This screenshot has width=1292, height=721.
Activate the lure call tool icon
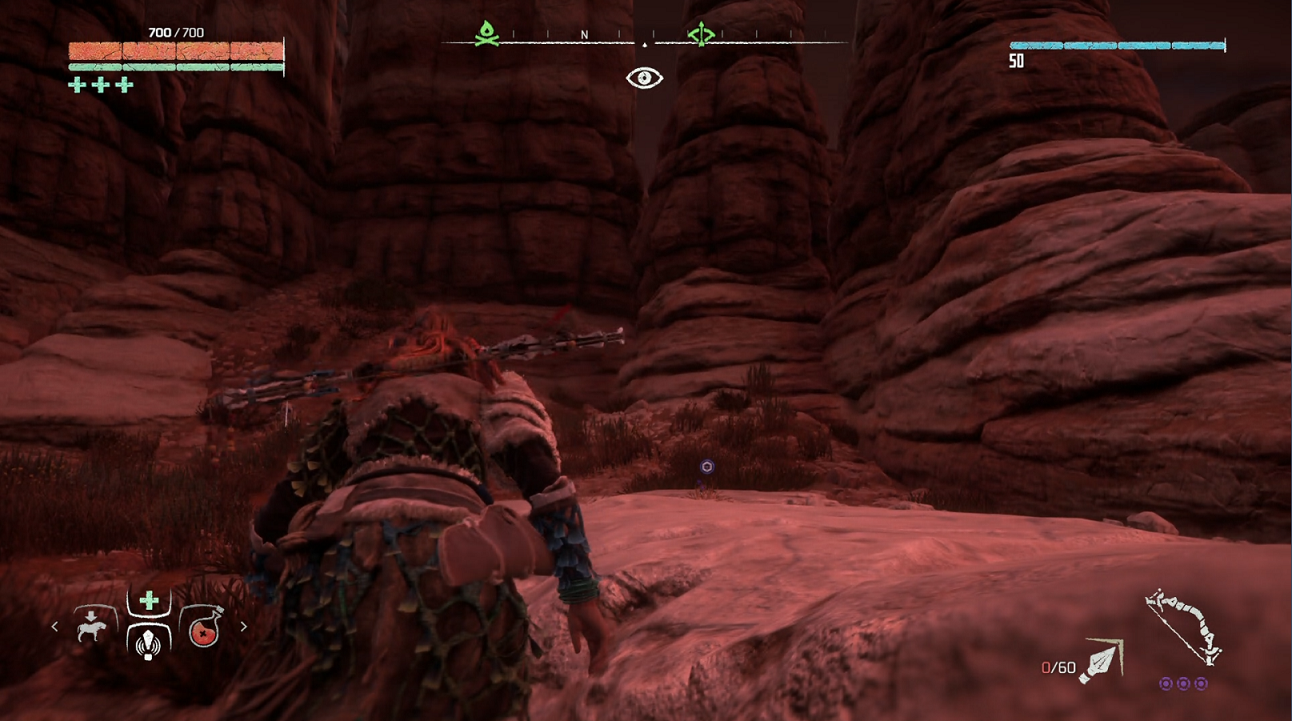coord(149,639)
